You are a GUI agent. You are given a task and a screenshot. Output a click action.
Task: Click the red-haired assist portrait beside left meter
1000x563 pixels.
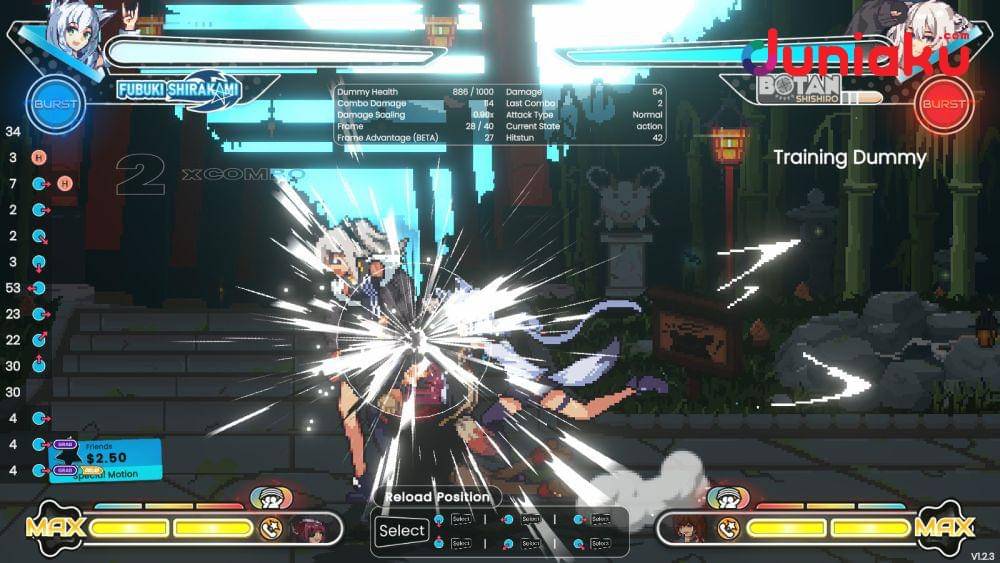pos(305,527)
